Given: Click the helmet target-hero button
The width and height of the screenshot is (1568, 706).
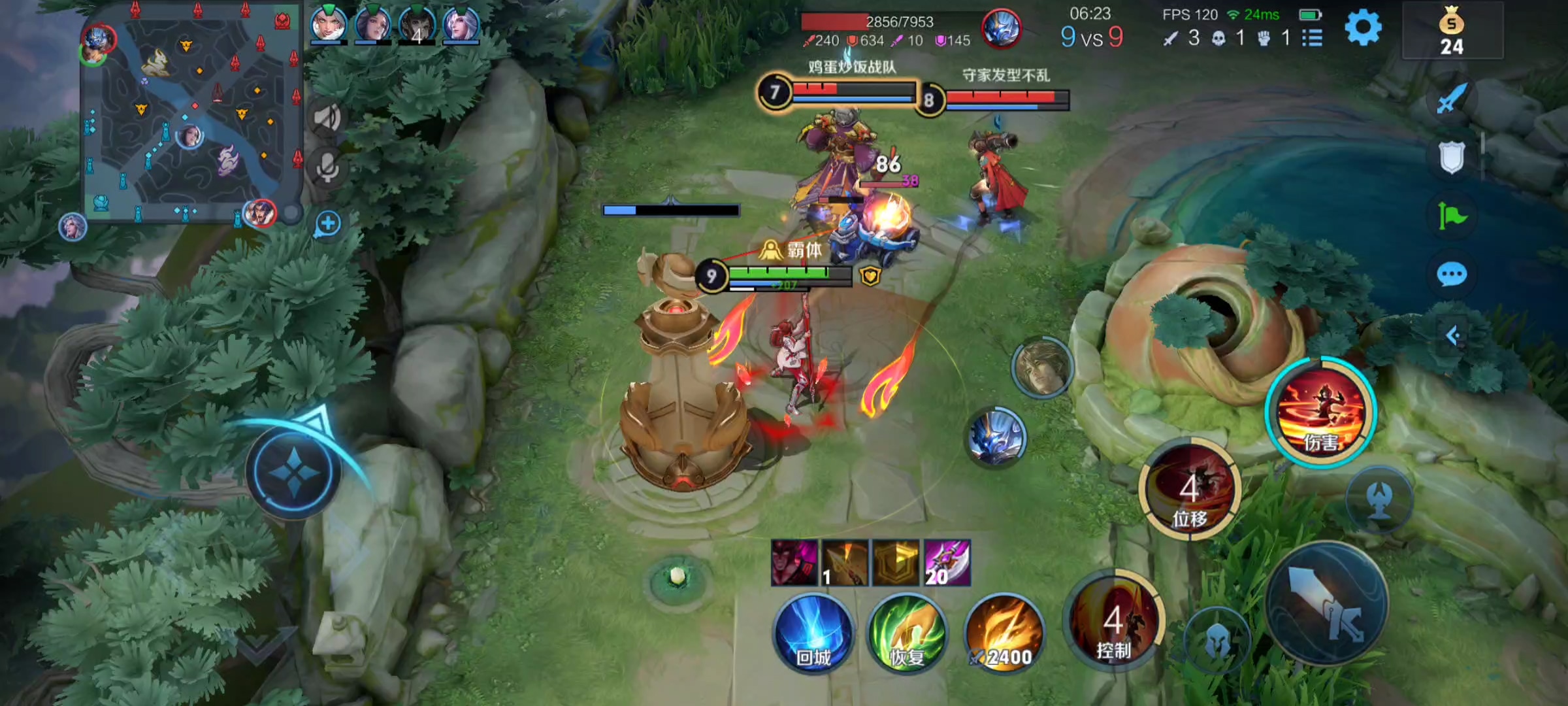Looking at the screenshot, I should 1217,641.
